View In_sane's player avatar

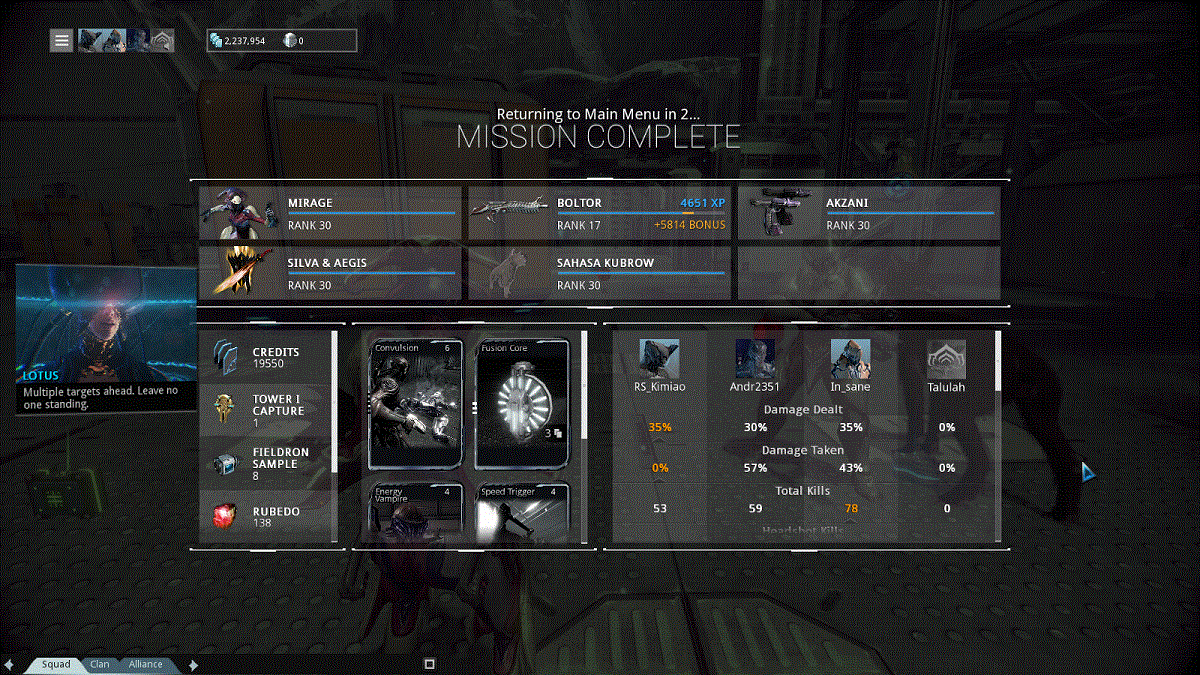[850, 359]
